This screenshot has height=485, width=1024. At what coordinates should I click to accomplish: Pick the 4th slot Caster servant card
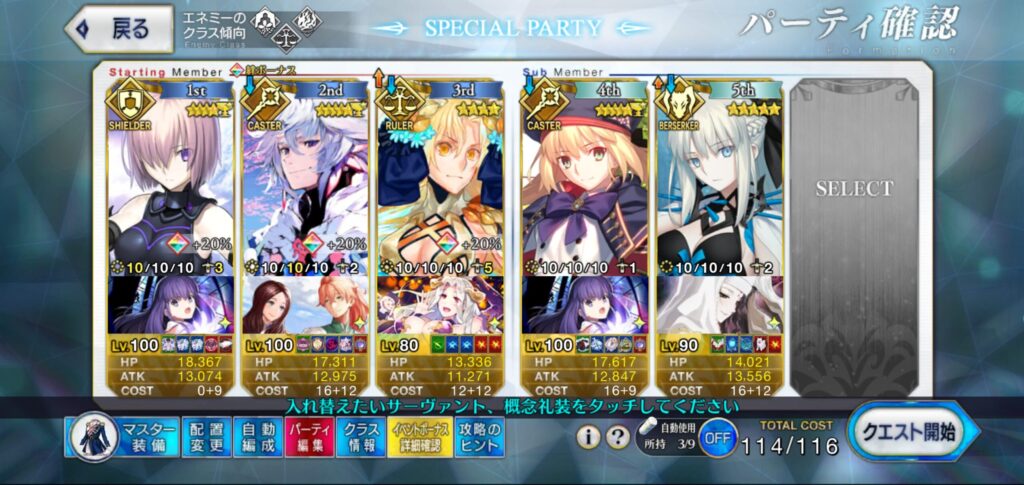(x=585, y=180)
